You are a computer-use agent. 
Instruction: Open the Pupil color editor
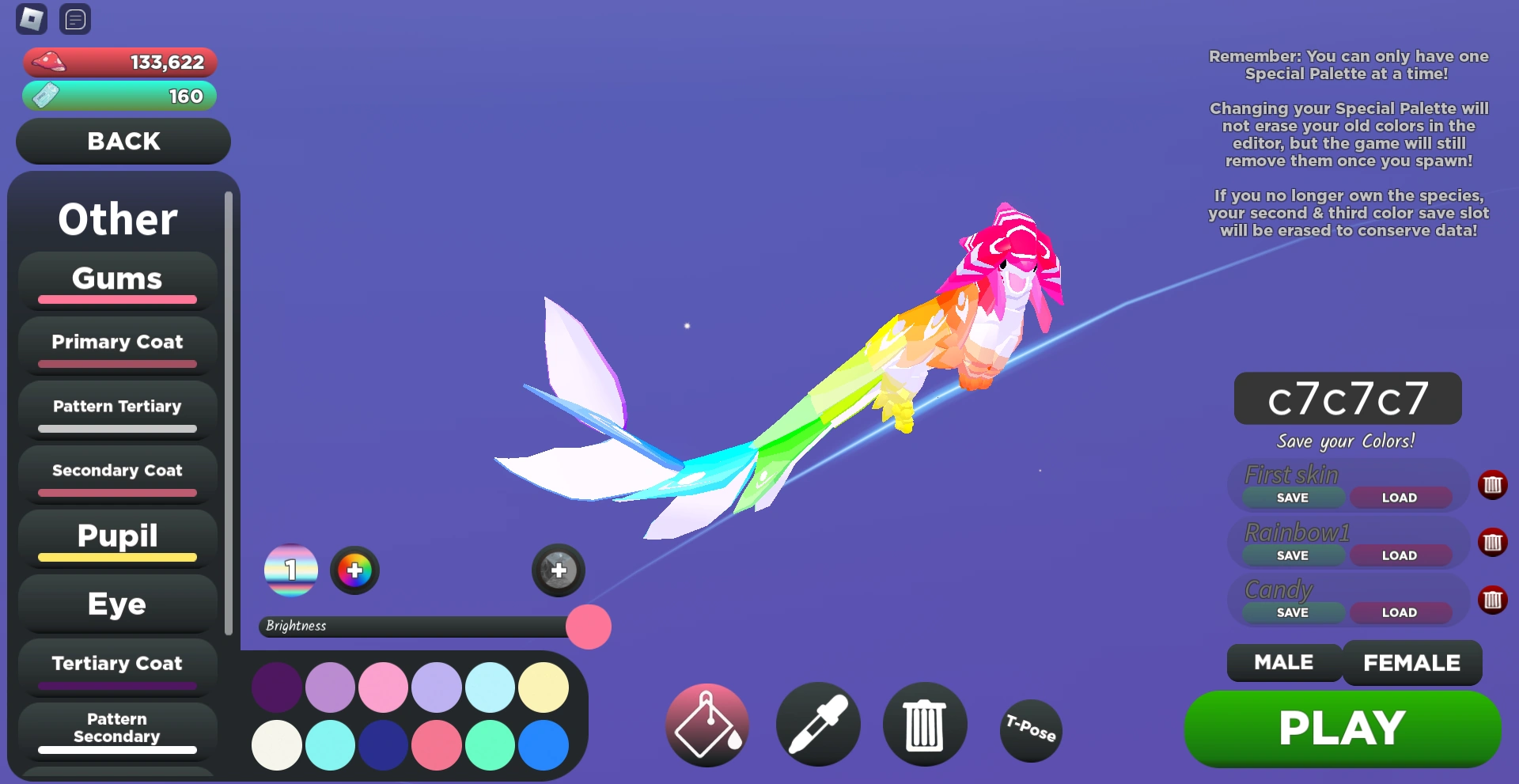coord(116,539)
